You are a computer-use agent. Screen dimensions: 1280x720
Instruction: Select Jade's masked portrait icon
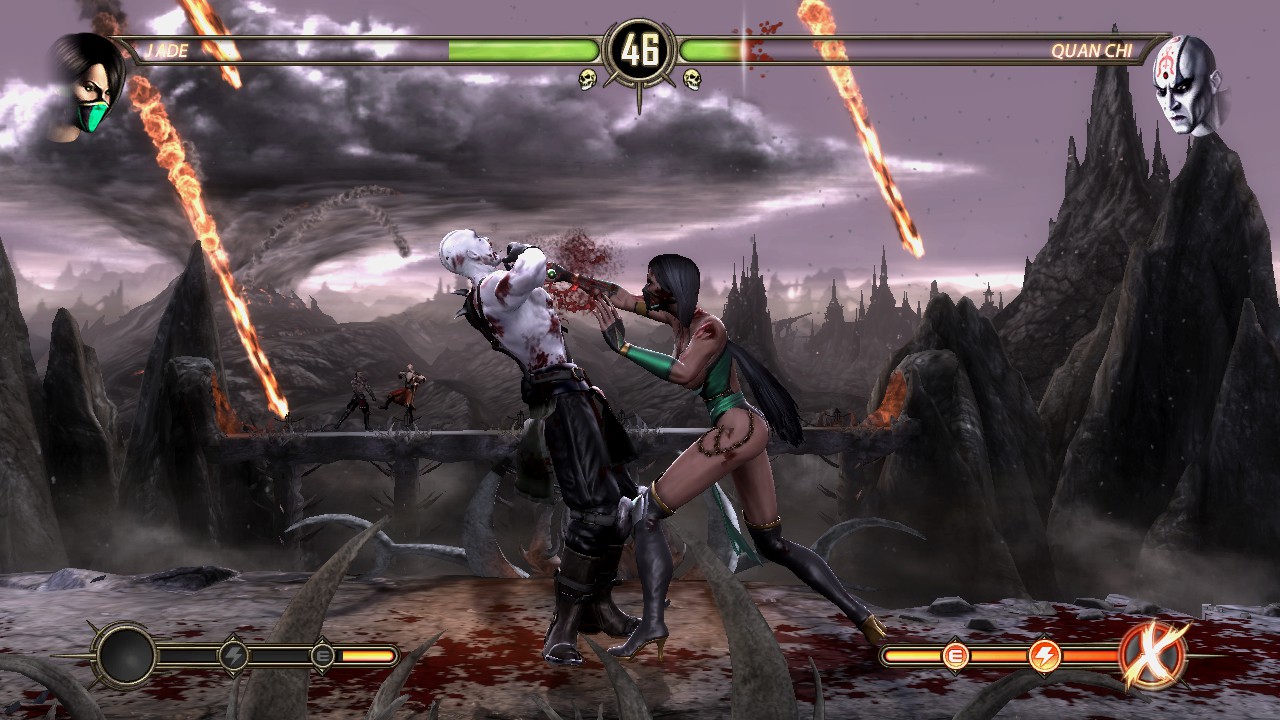coord(88,85)
